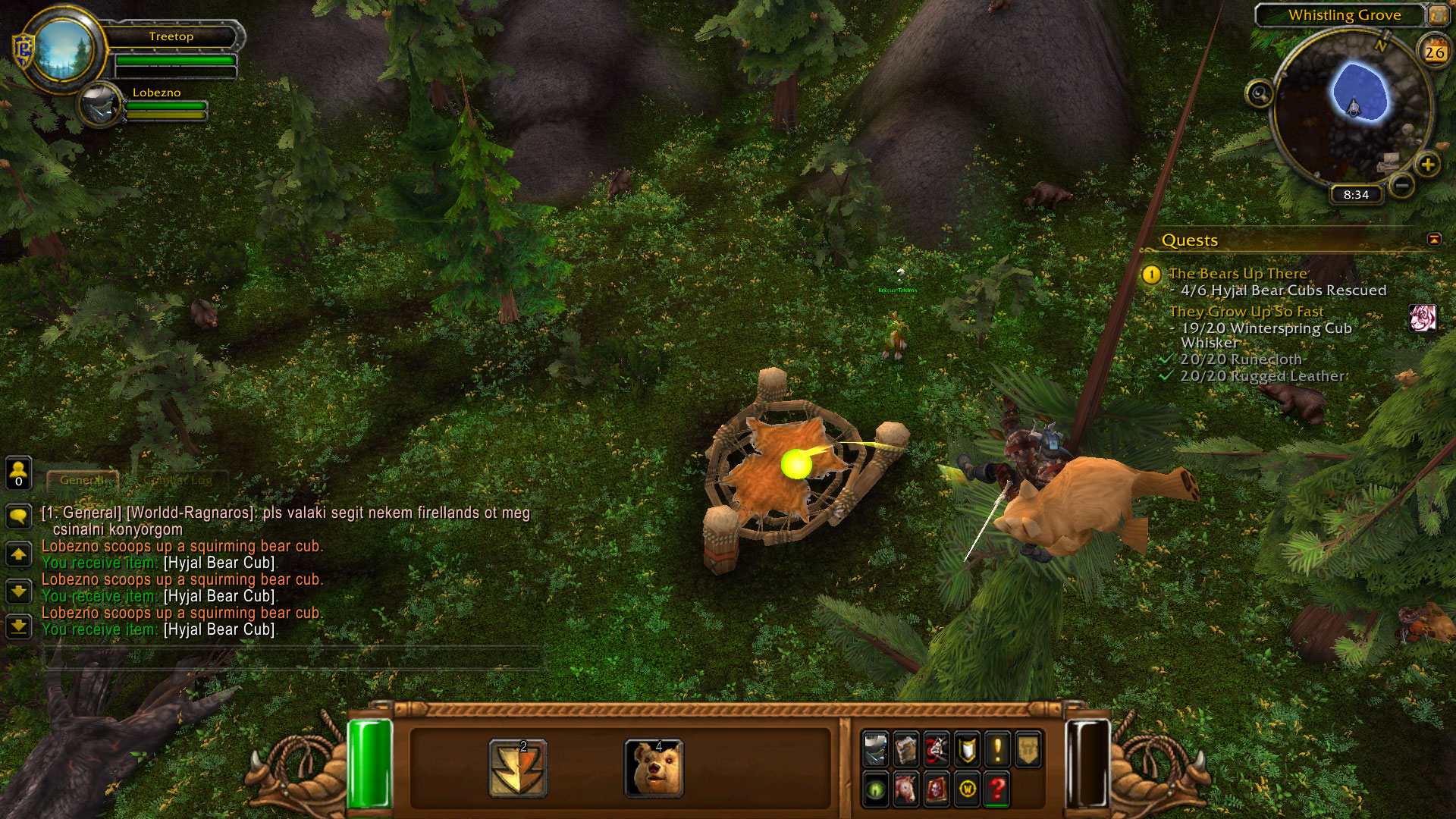1456x819 pixels.
Task: Open the game menu W icon
Action: (967, 789)
